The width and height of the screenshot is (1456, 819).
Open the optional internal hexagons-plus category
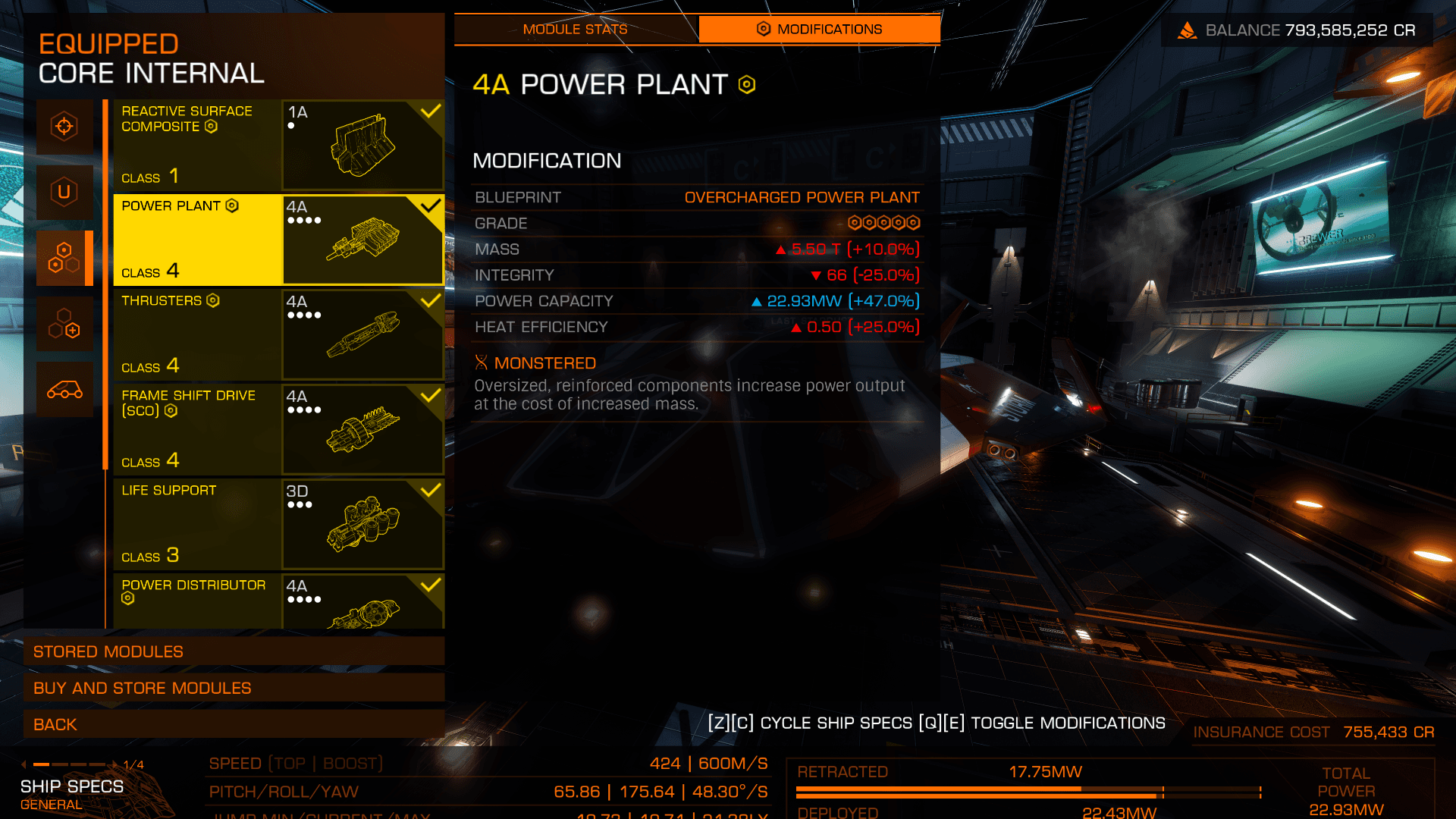coord(64,324)
